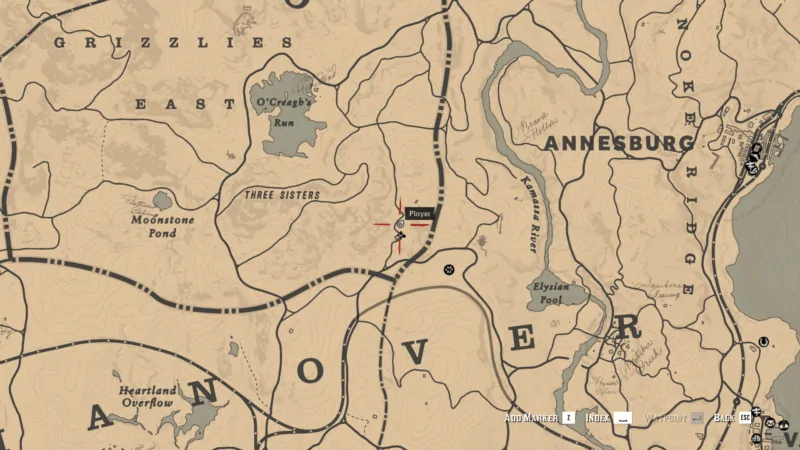The image size is (800, 450).
Task: Click the paw print marker south-east of Player
Action: click(450, 269)
